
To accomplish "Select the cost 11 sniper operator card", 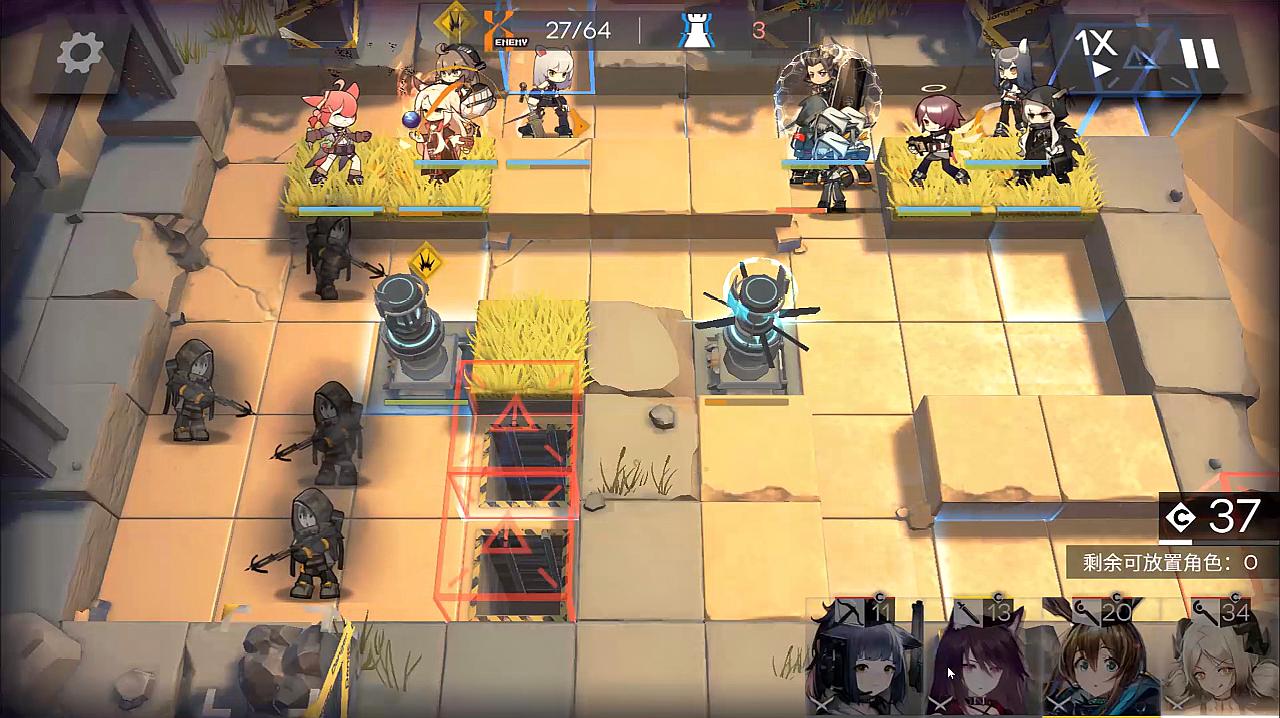I will 864,660.
